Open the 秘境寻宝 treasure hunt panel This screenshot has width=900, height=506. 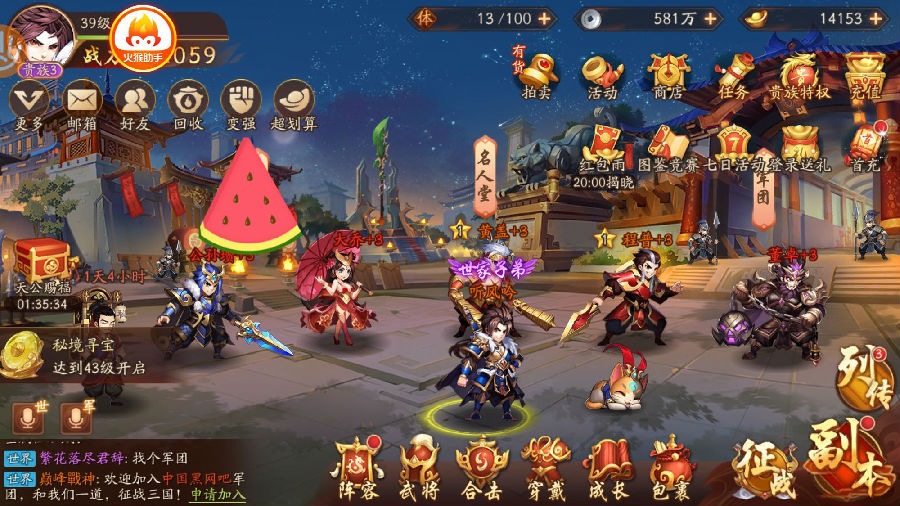[75, 356]
